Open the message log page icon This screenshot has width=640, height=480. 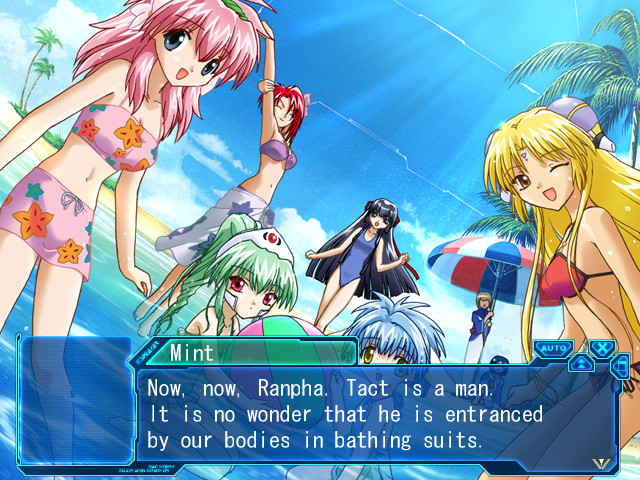[x=620, y=367]
